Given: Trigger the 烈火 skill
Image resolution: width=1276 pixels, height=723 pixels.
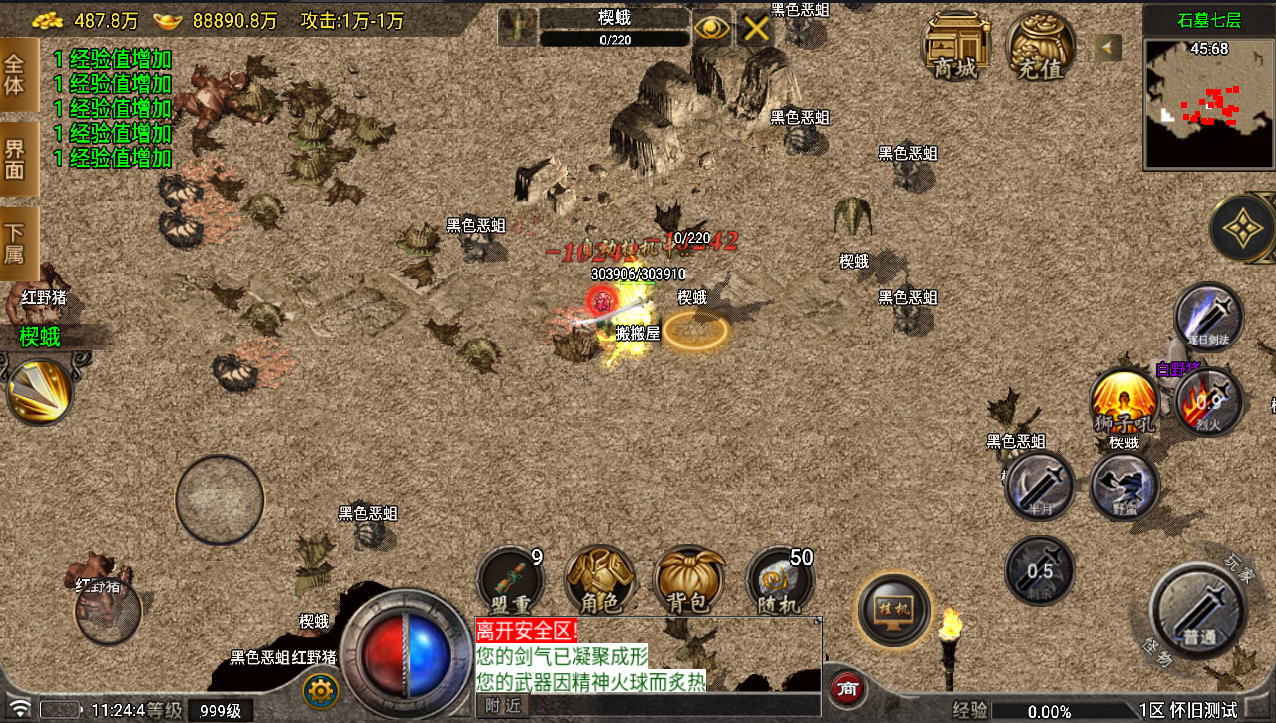Looking at the screenshot, I should [1208, 402].
